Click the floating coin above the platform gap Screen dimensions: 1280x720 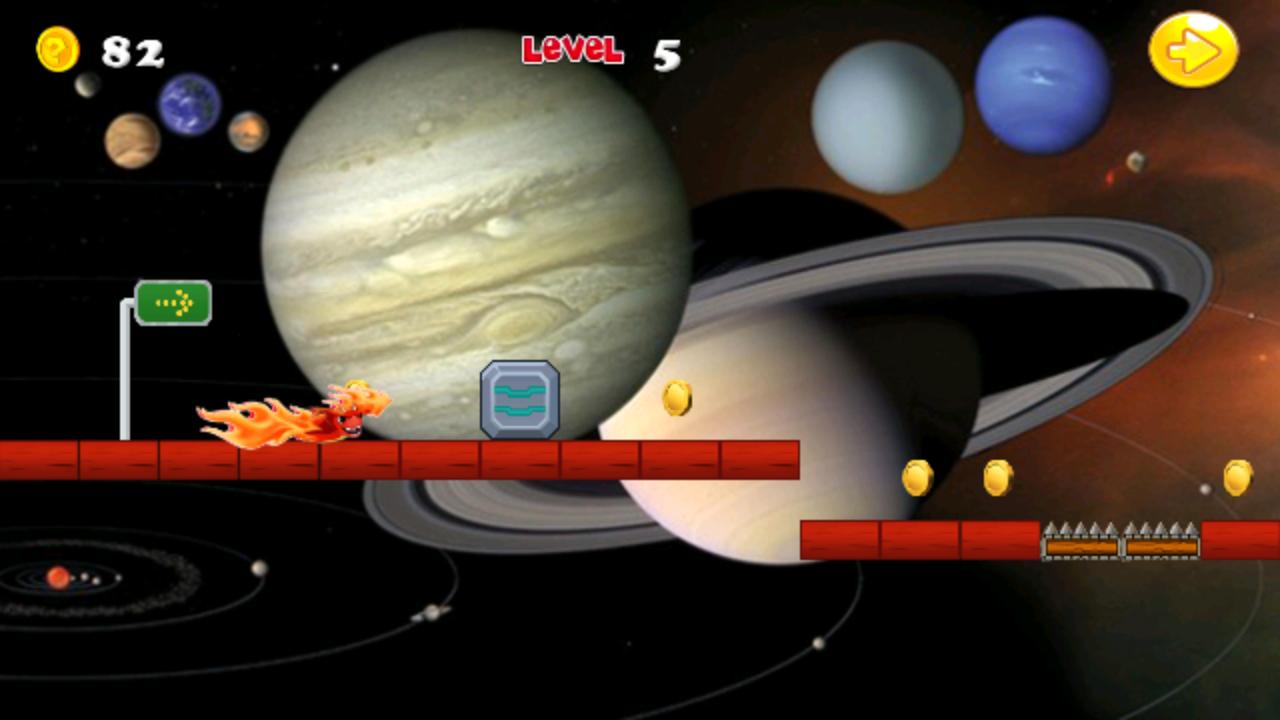pos(920,476)
